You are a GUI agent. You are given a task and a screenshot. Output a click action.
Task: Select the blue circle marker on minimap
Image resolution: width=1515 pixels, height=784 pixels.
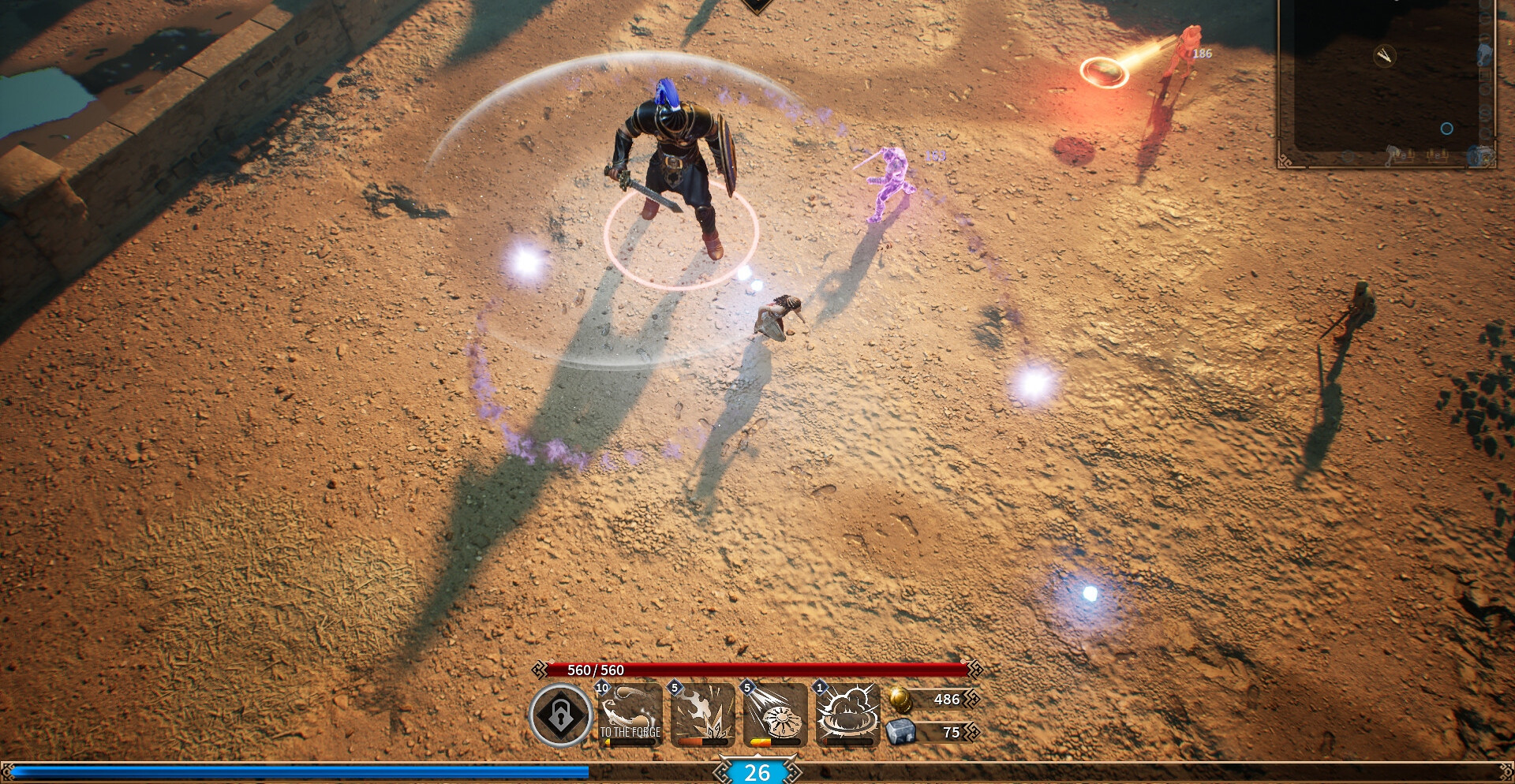coord(1446,129)
